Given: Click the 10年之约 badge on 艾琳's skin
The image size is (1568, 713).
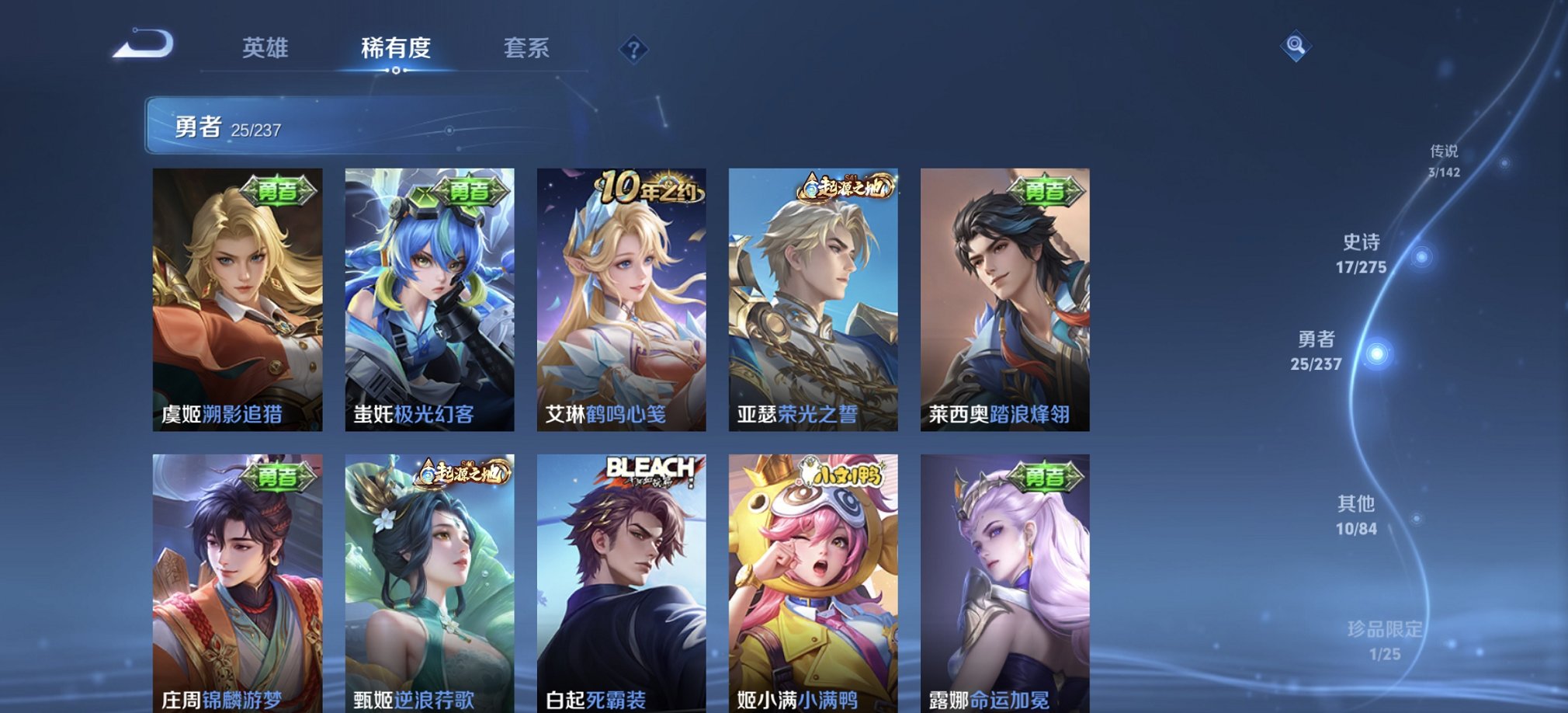Looking at the screenshot, I should tap(649, 189).
